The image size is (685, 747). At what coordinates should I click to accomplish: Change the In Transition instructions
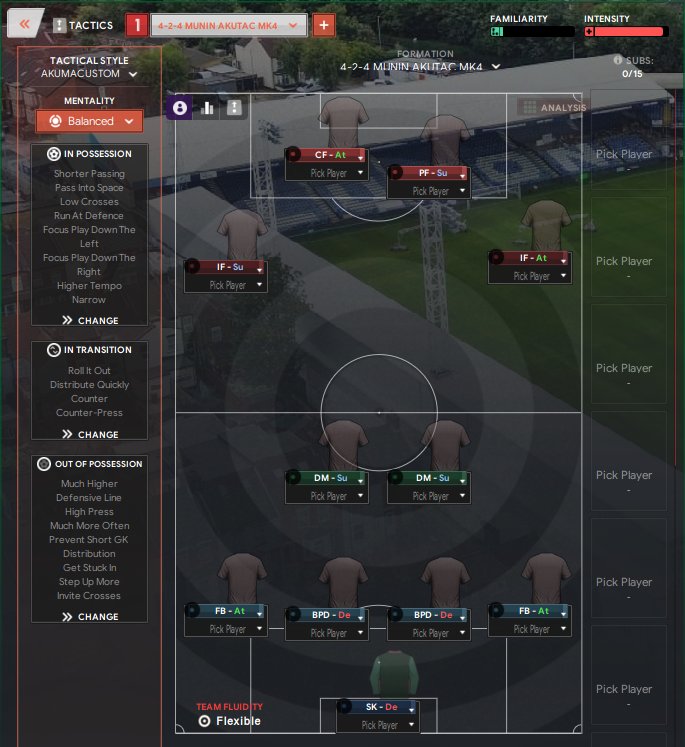(x=90, y=435)
